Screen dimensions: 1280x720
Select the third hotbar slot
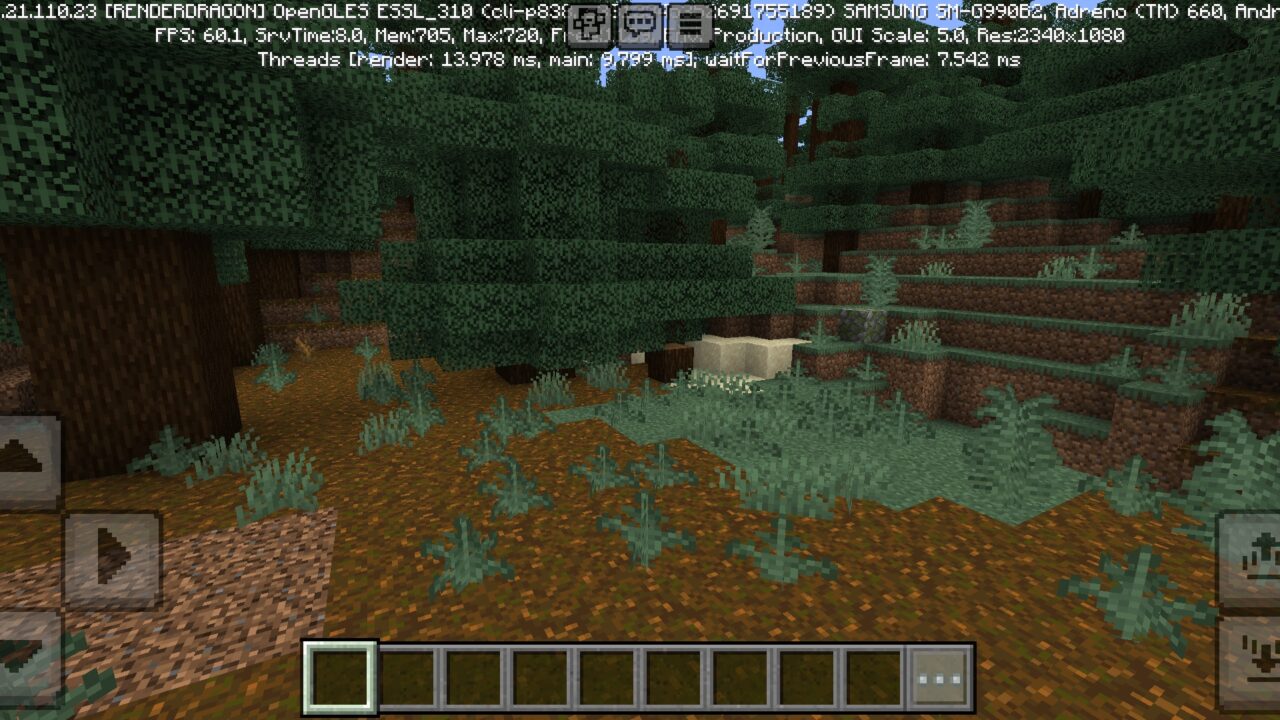pyautogui.click(x=474, y=677)
